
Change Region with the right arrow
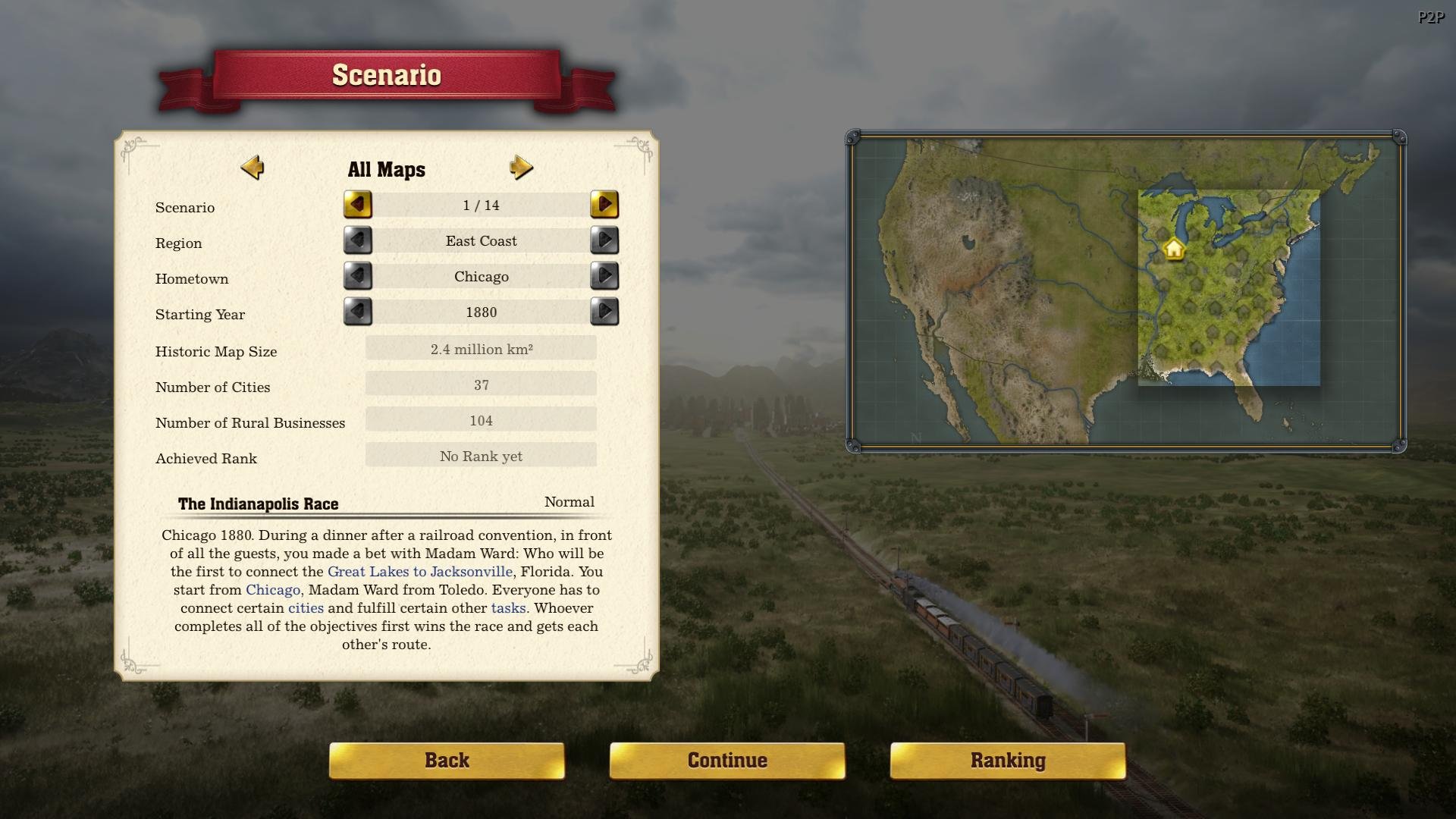click(604, 240)
